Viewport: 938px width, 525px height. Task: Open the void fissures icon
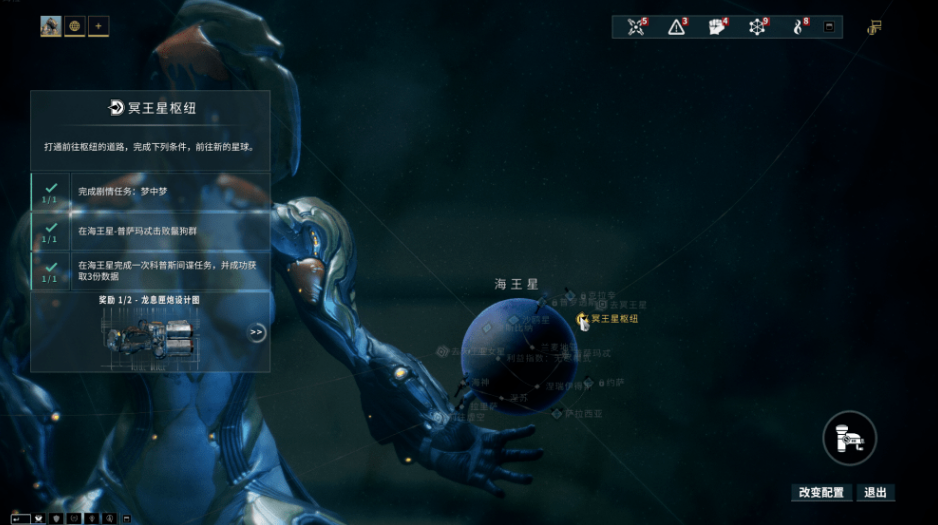pyautogui.click(x=758, y=27)
